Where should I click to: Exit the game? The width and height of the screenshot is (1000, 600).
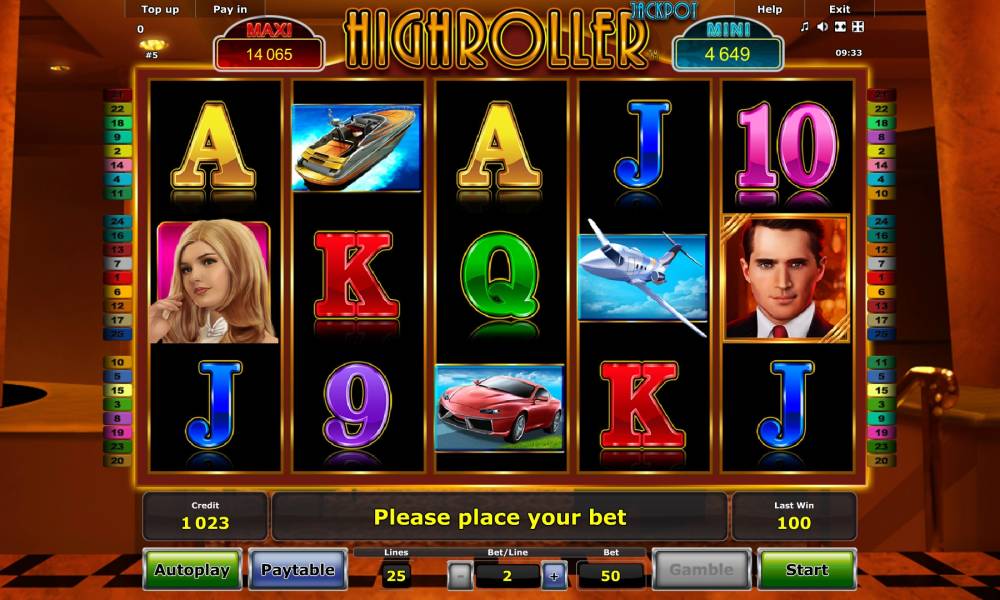point(840,9)
